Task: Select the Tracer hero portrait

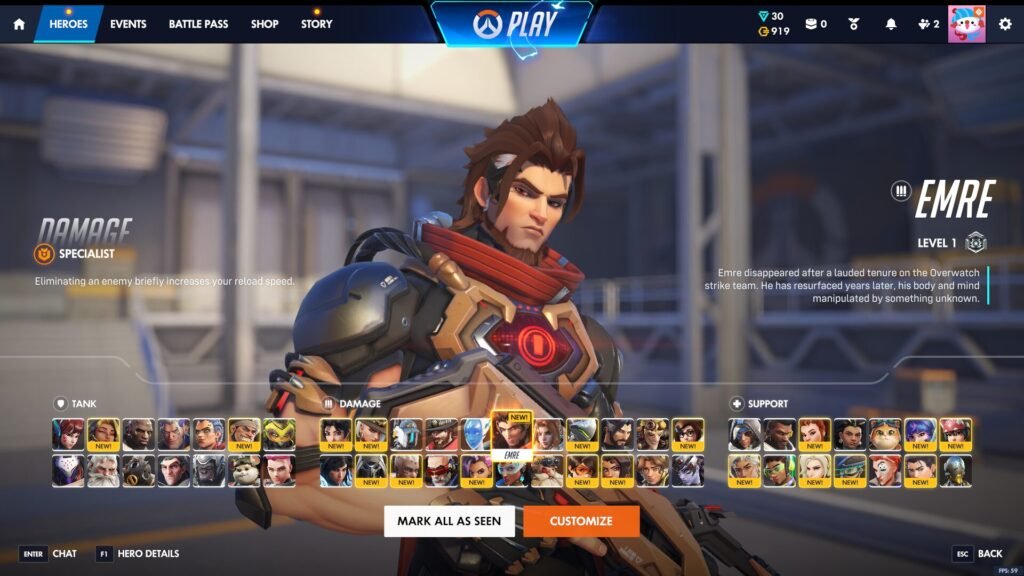Action: coord(582,471)
